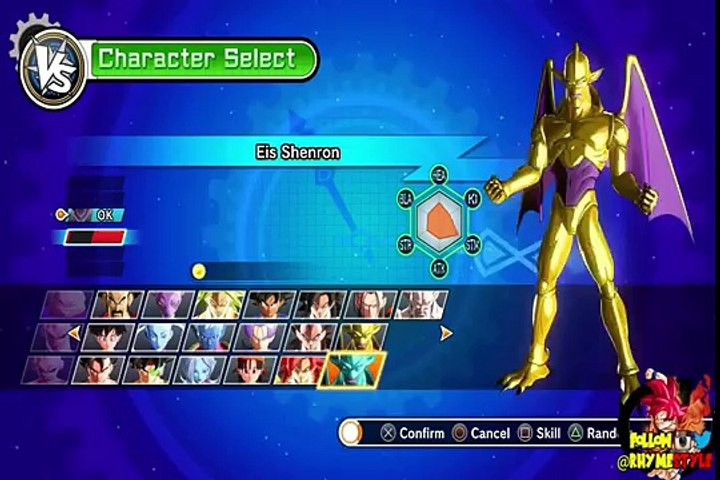Go to the previous character page arrow

click(x=73, y=335)
